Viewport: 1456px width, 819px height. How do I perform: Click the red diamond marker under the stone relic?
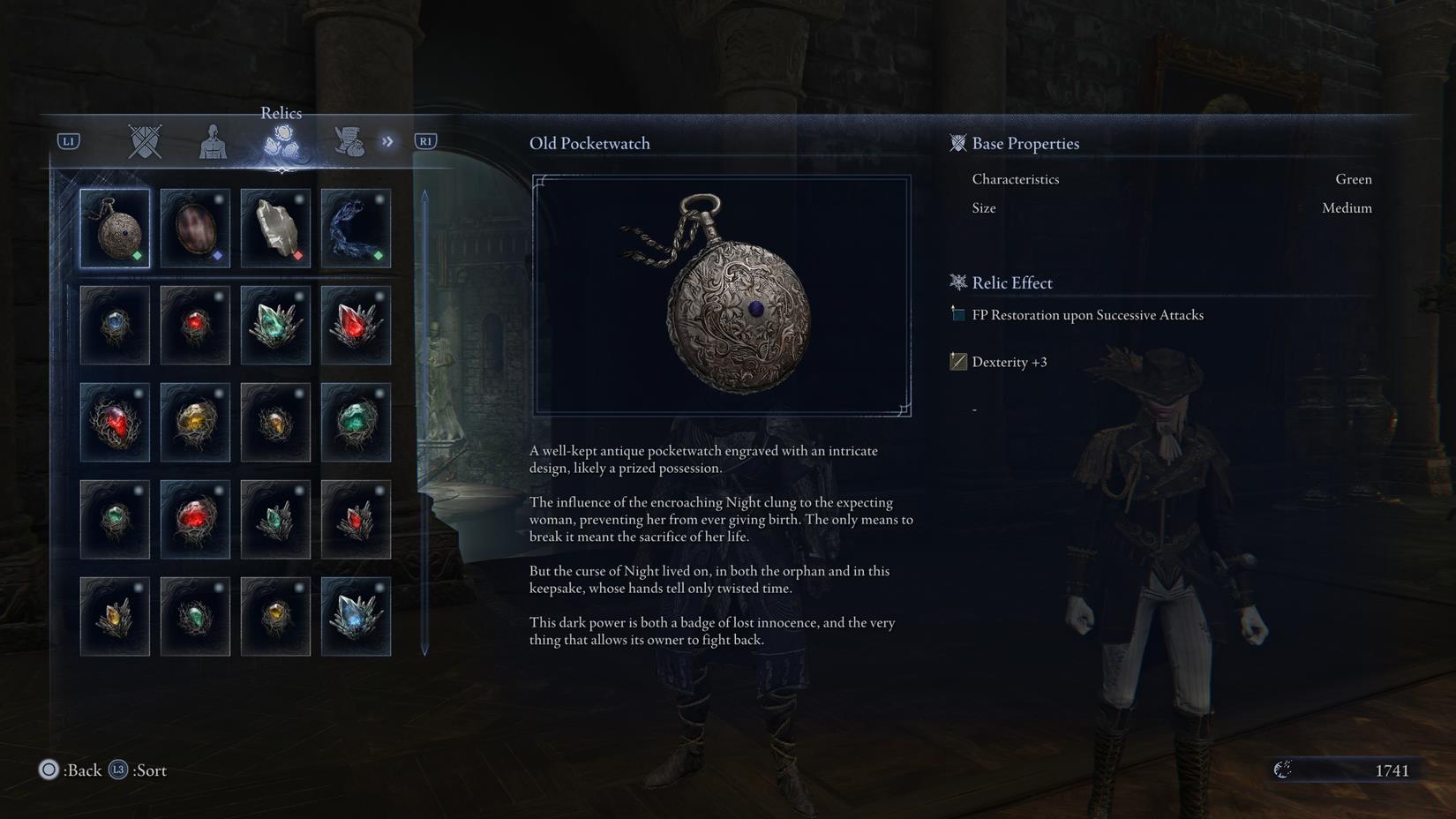click(x=297, y=255)
